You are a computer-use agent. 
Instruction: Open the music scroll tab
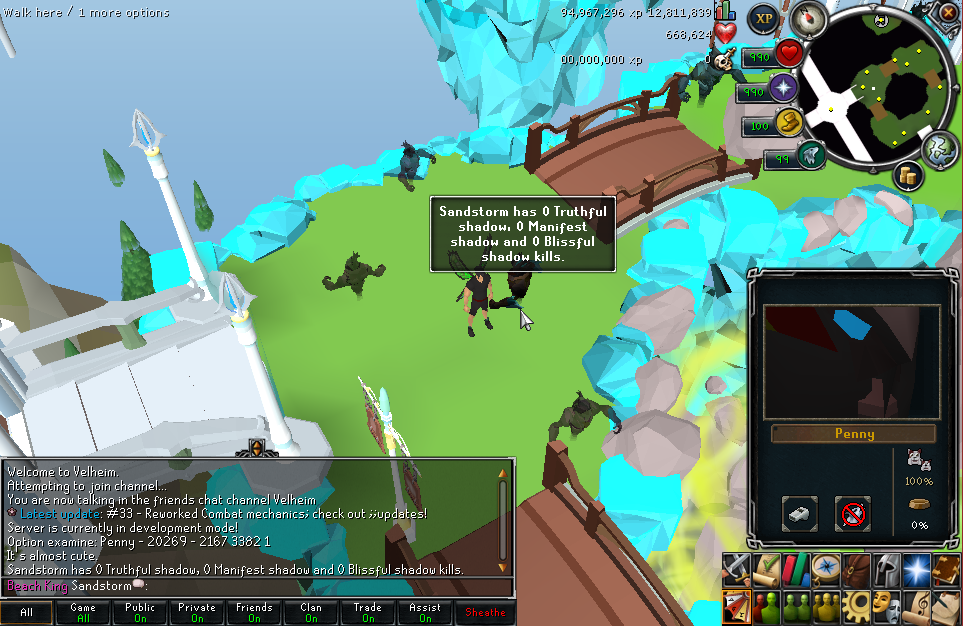pyautogui.click(x=916, y=605)
